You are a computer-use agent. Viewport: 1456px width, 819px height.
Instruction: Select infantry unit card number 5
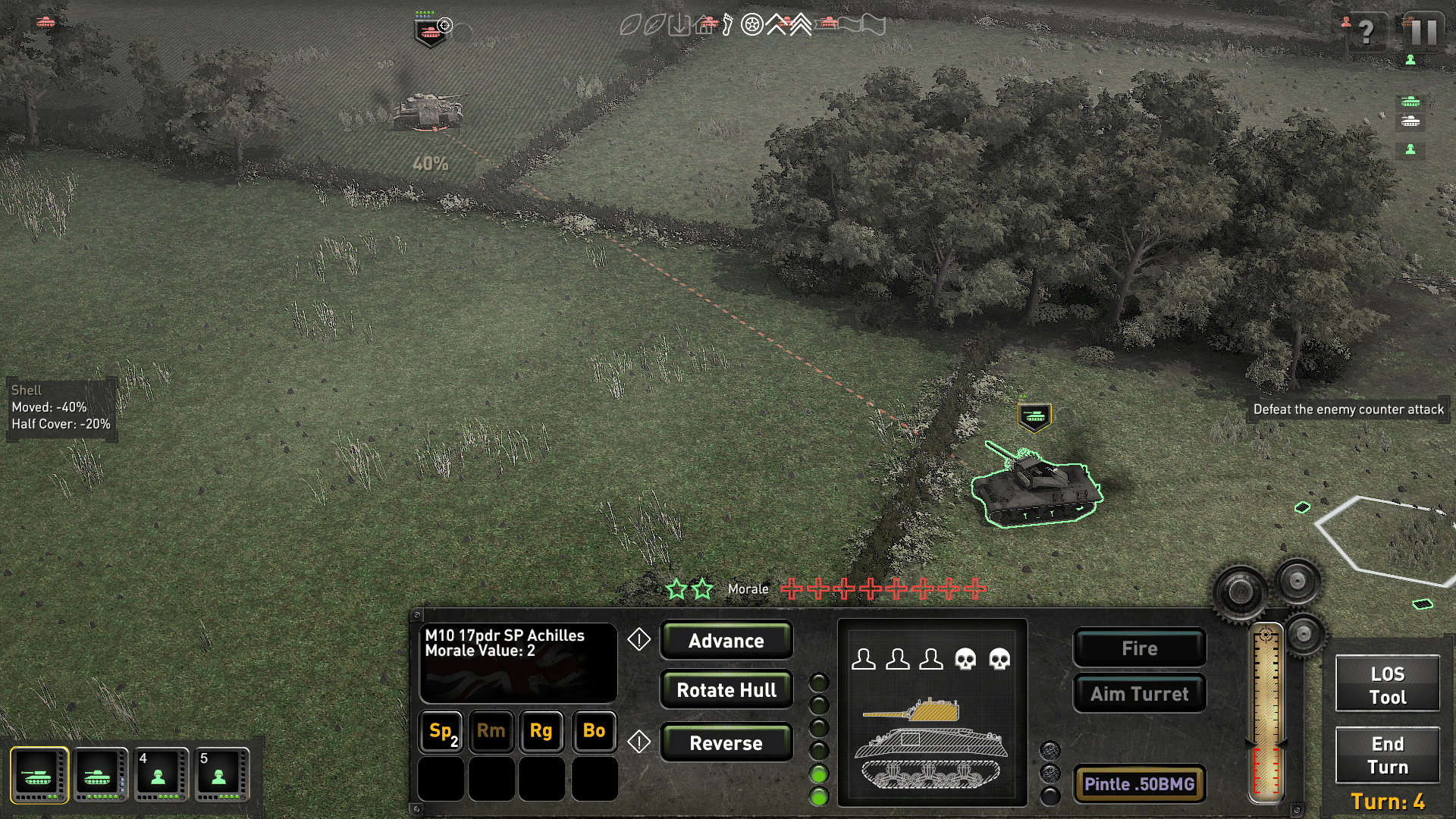221,774
